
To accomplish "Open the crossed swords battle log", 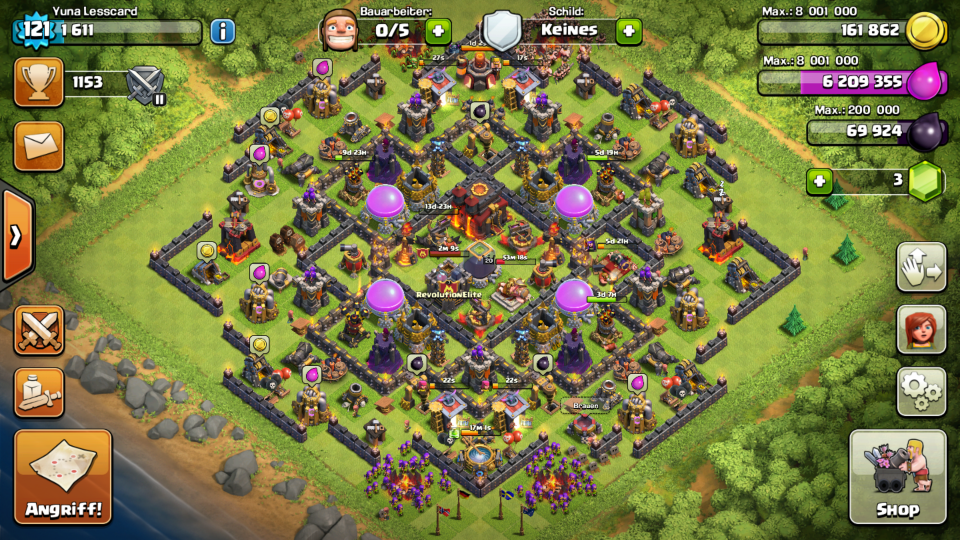I will (39, 330).
